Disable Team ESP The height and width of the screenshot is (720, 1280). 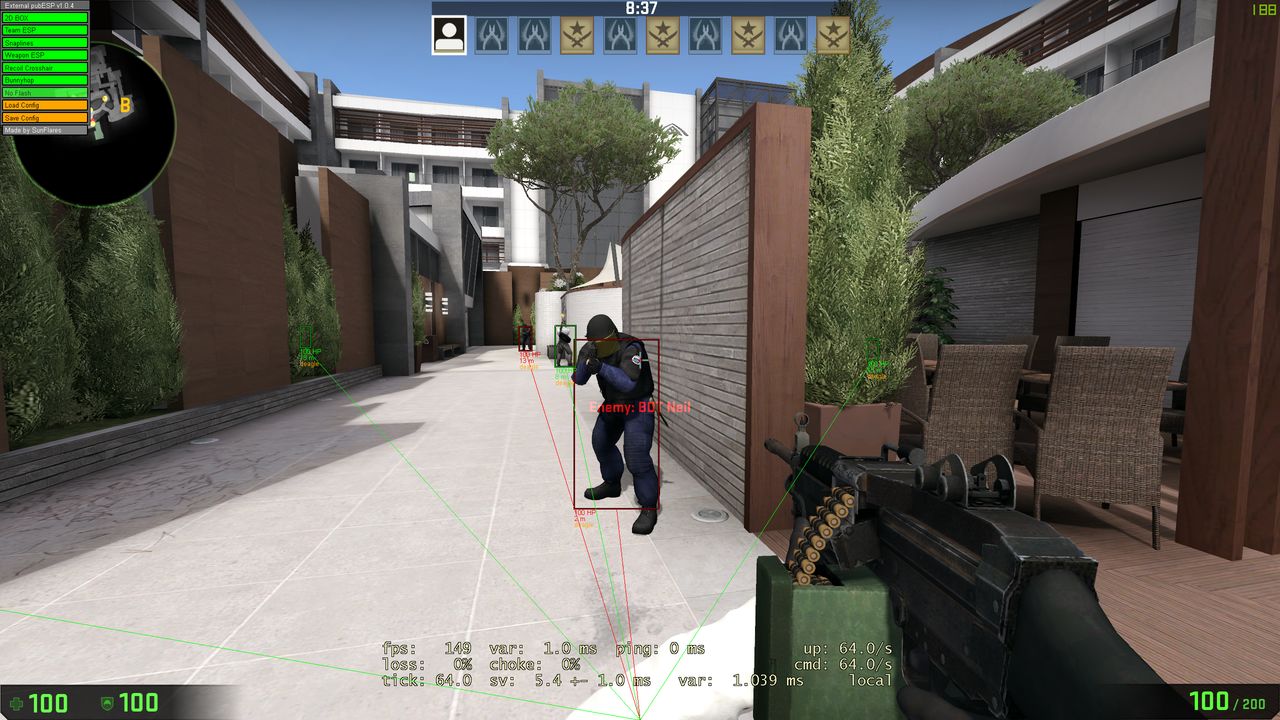click(x=45, y=30)
